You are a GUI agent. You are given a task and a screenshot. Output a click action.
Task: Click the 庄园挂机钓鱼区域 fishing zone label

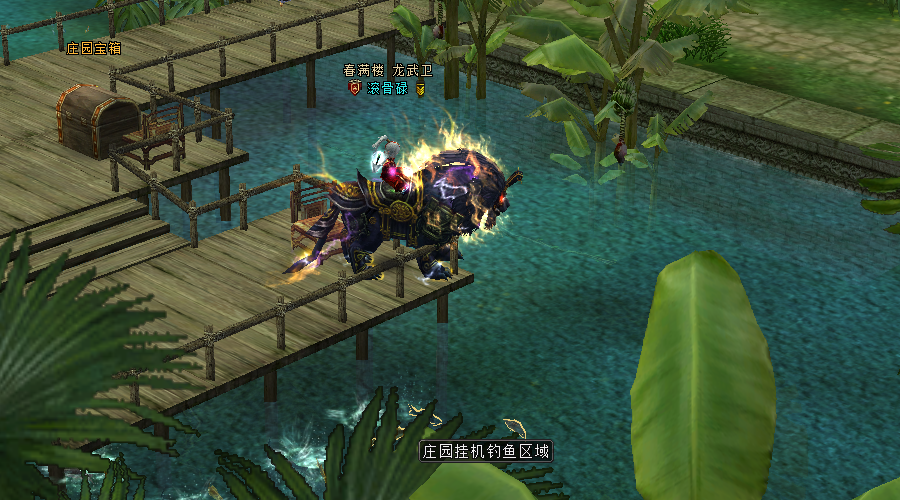tap(485, 451)
